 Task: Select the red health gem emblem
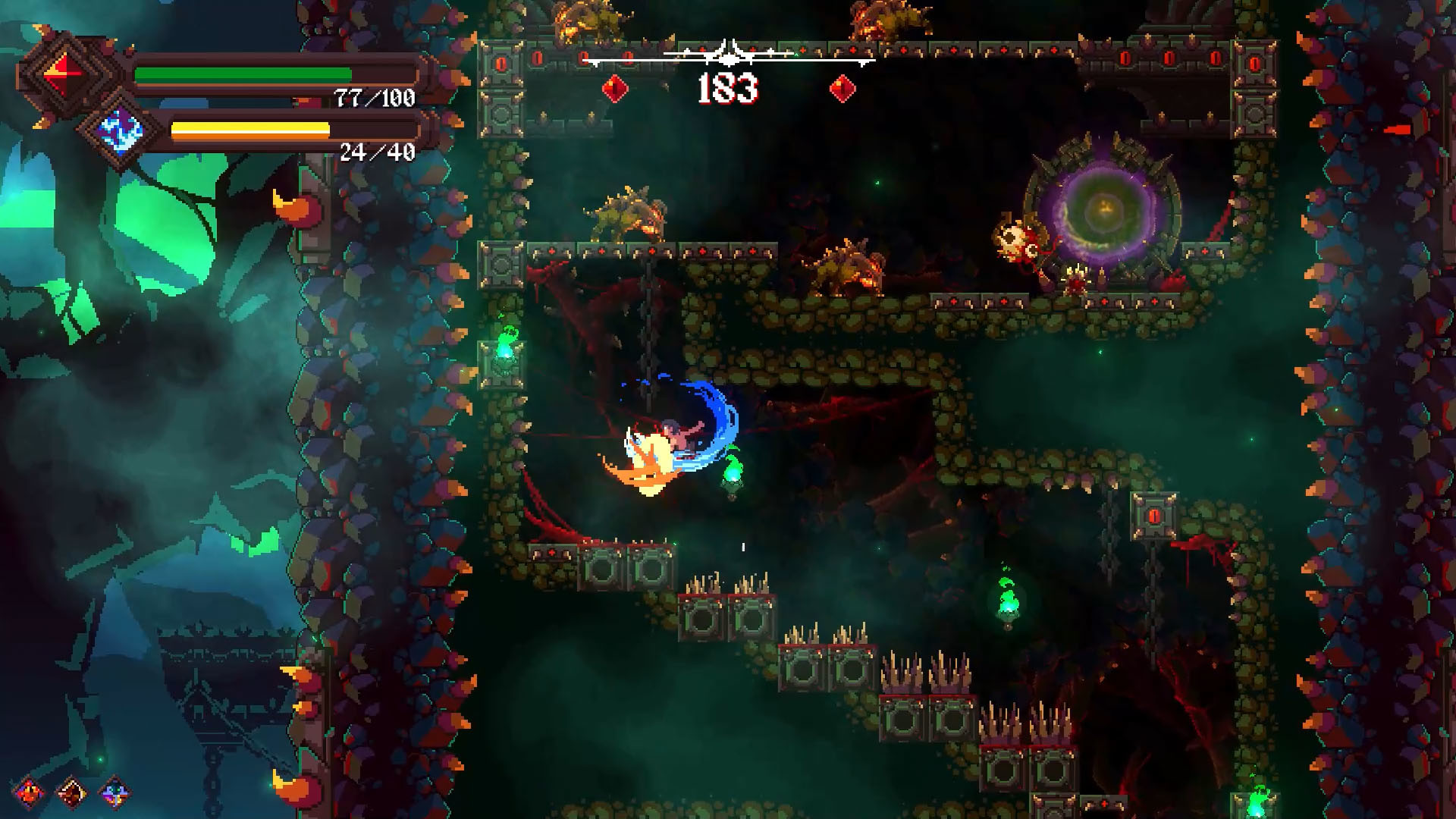64,72
